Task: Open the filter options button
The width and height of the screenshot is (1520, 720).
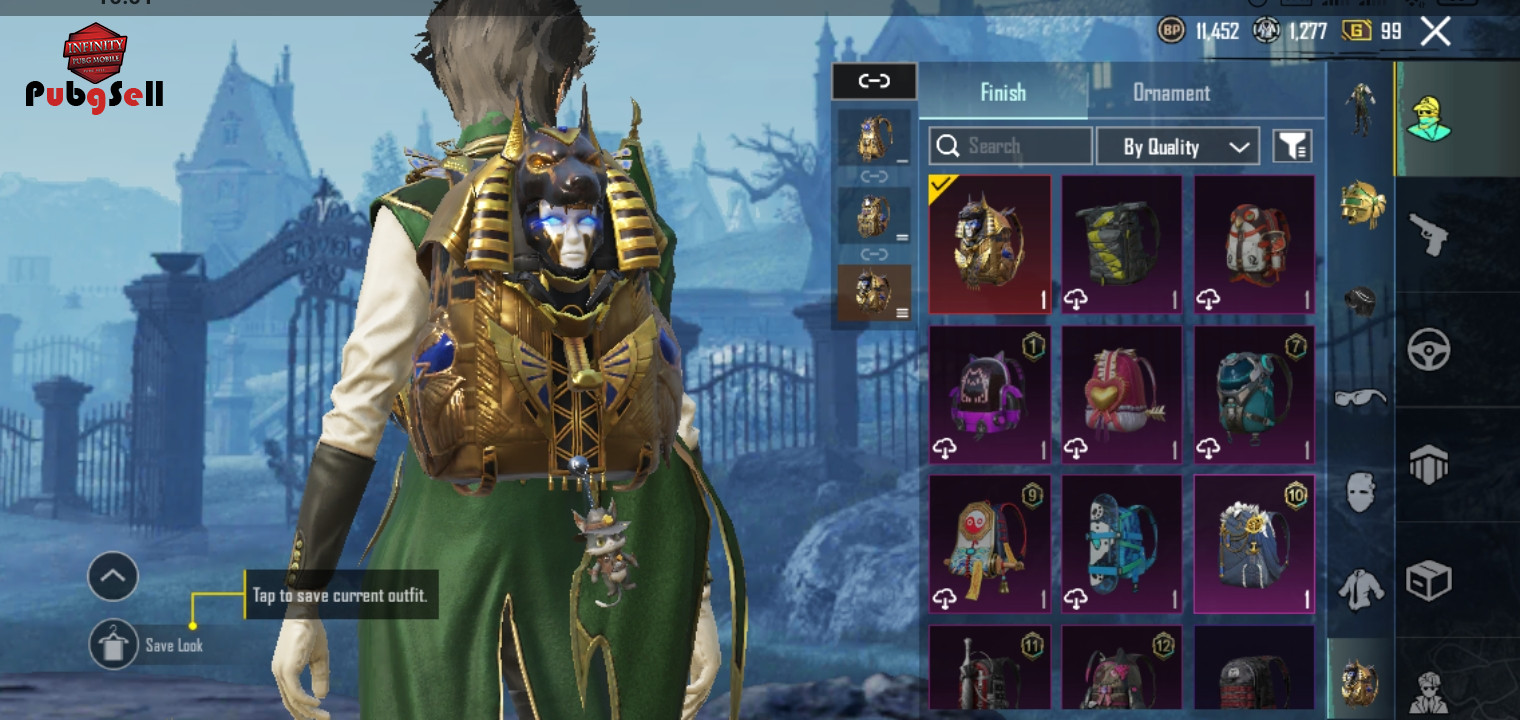Action: 1291,147
